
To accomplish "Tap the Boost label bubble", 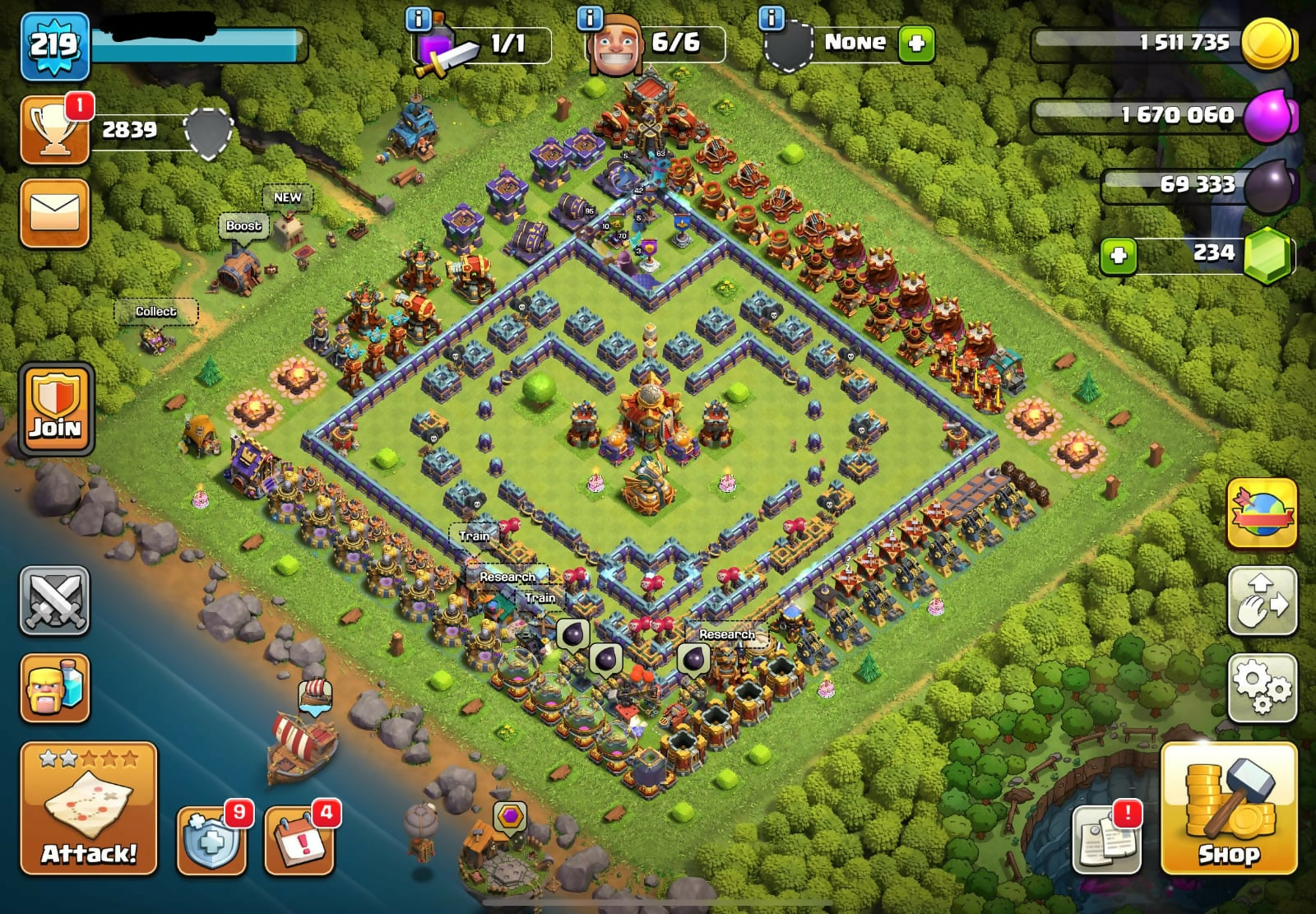I will tap(243, 226).
